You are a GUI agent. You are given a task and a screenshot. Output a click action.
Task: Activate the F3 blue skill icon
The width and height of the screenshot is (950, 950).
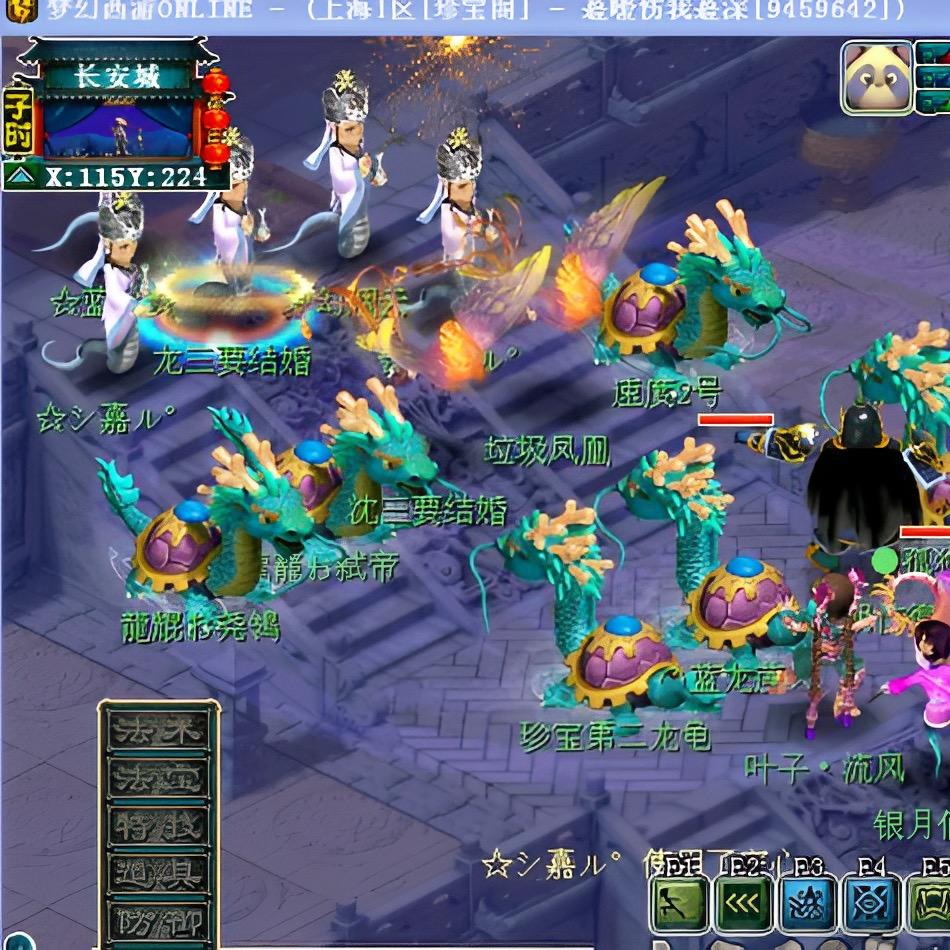tap(807, 904)
